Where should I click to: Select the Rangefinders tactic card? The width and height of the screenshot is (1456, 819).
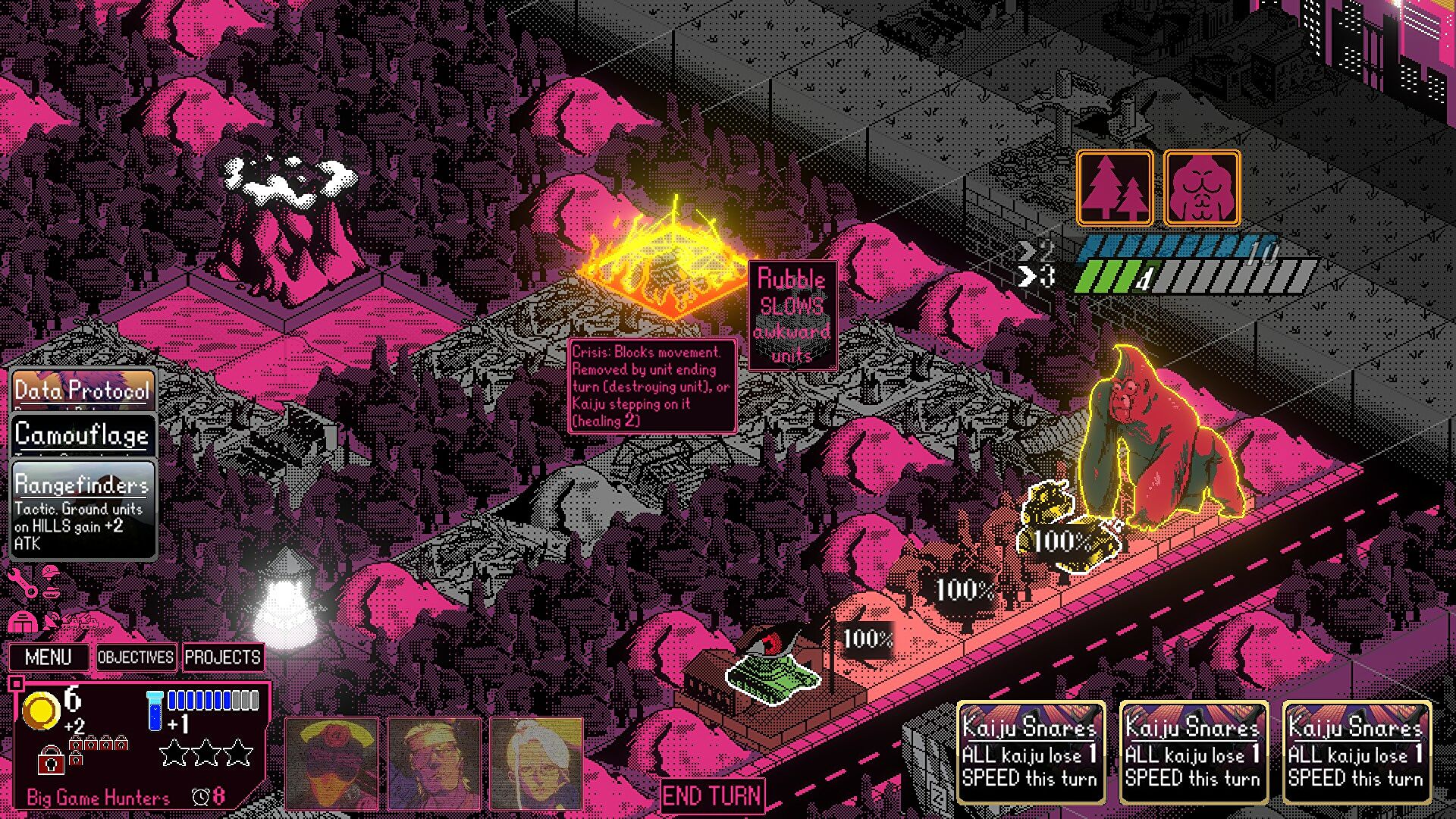pos(82,509)
